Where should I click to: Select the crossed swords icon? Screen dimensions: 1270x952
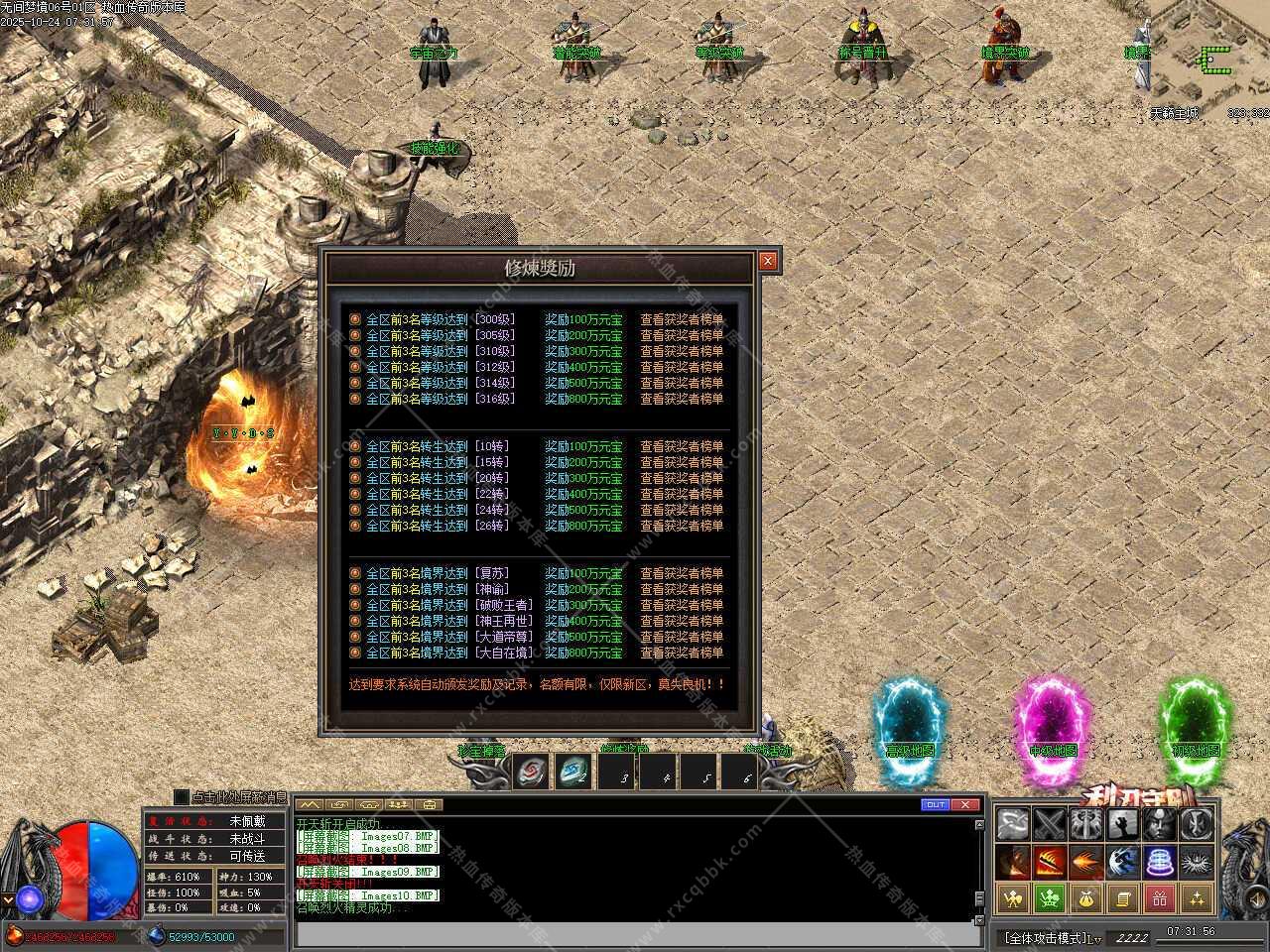1050,823
